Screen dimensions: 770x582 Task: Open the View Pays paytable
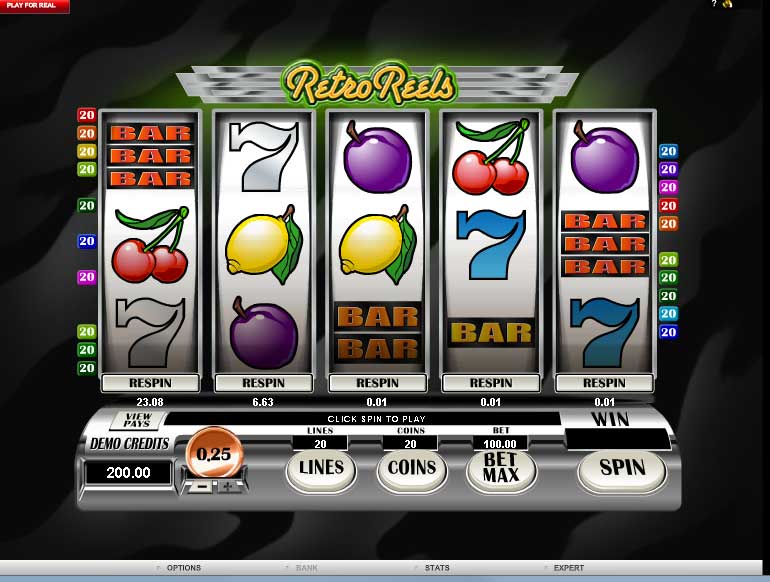137,420
